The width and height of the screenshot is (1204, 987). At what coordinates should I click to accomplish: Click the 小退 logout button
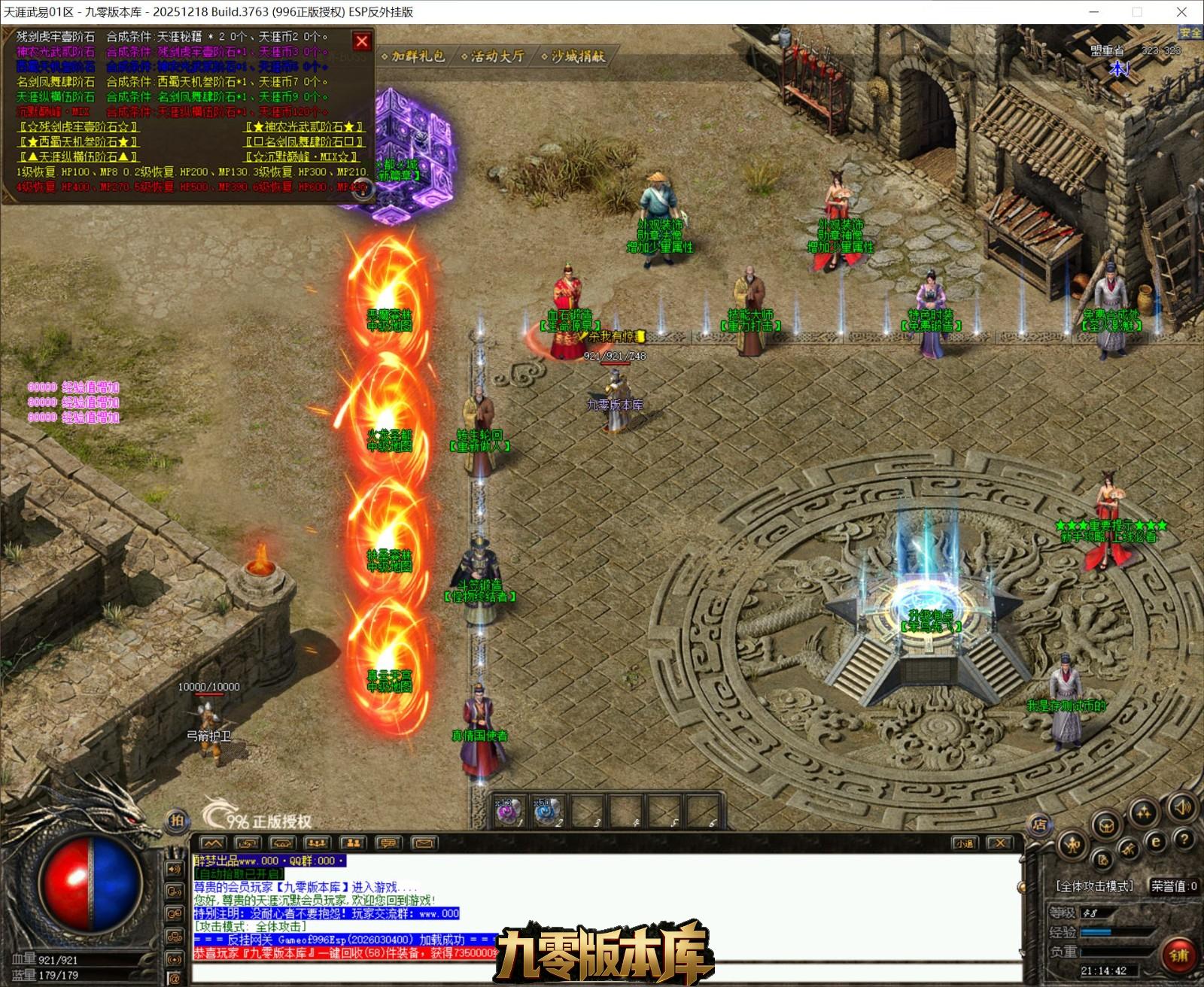pos(964,843)
